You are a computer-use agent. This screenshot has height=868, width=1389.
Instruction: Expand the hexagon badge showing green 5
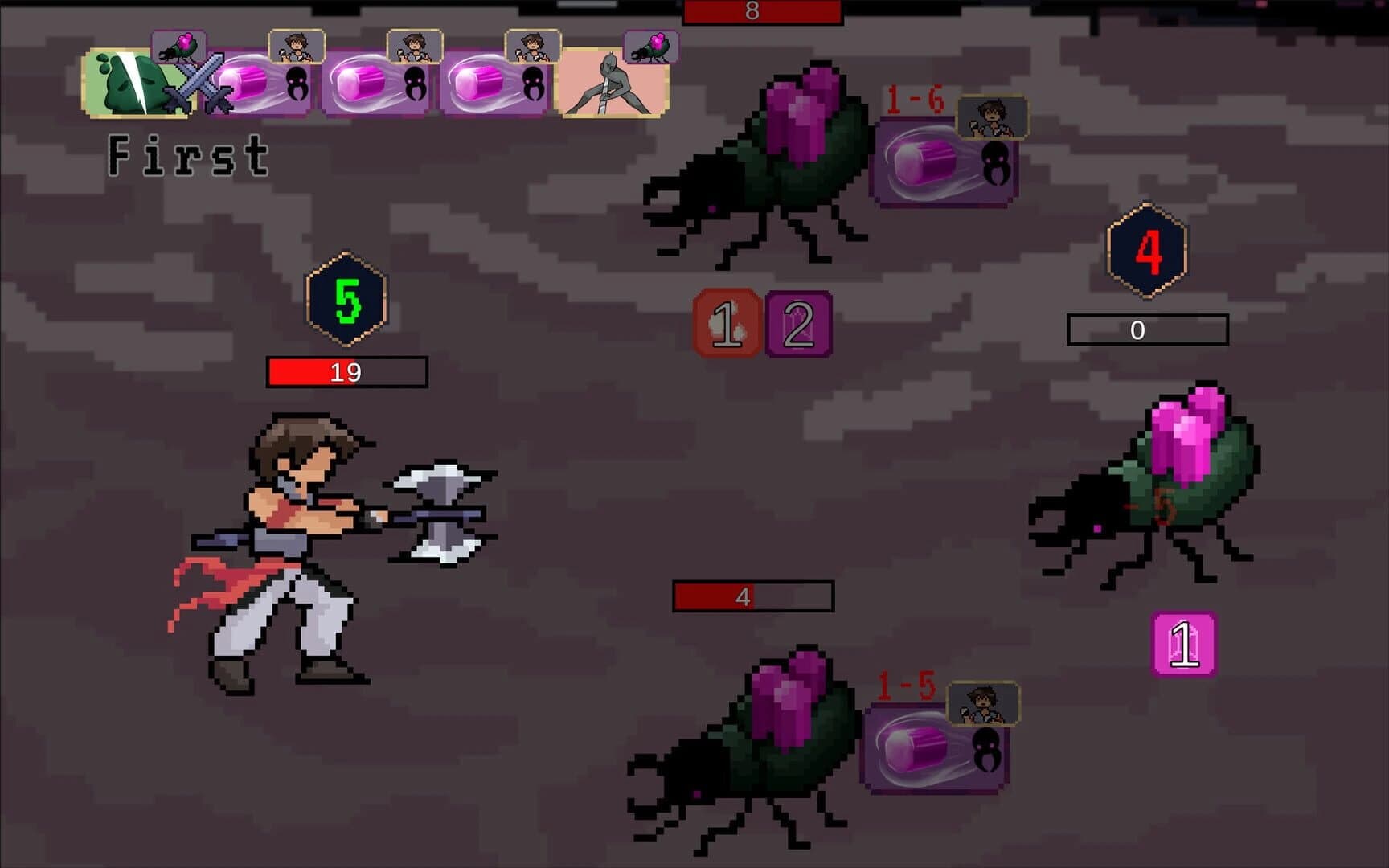pyautogui.click(x=346, y=297)
